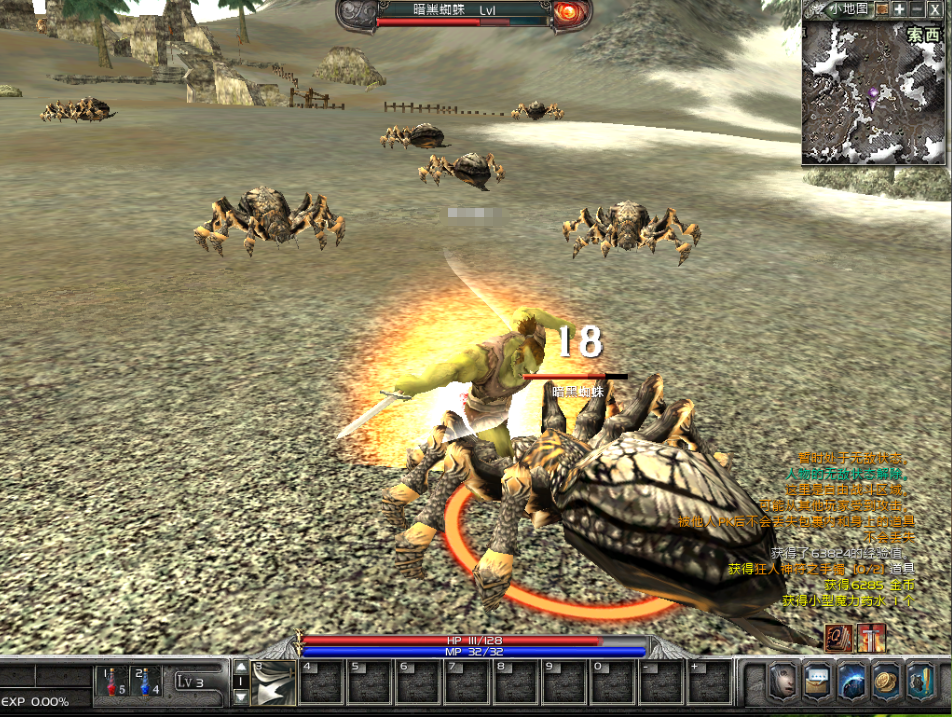952x717 pixels.
Task: Close the minimap with the X button
Action: tap(935, 9)
